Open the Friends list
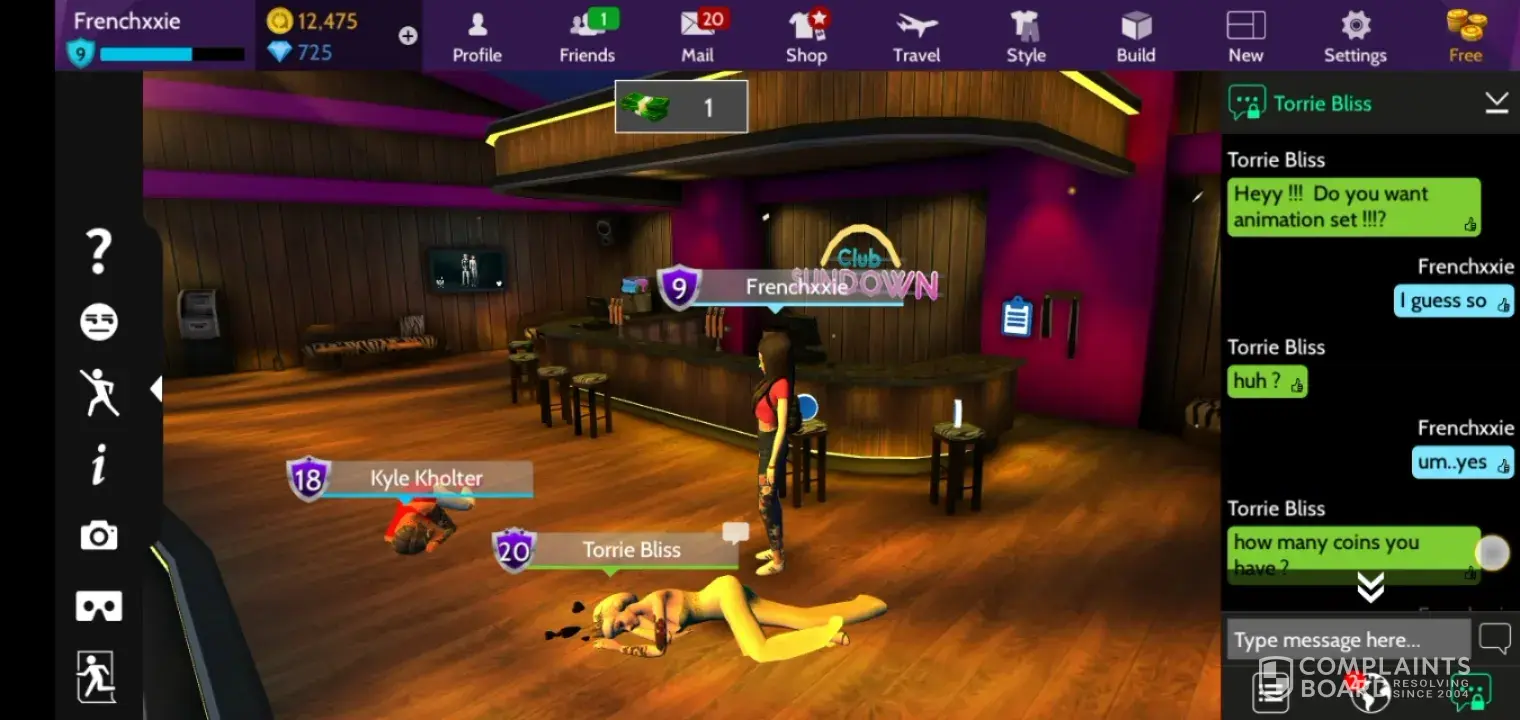The image size is (1520, 720). coord(587,36)
